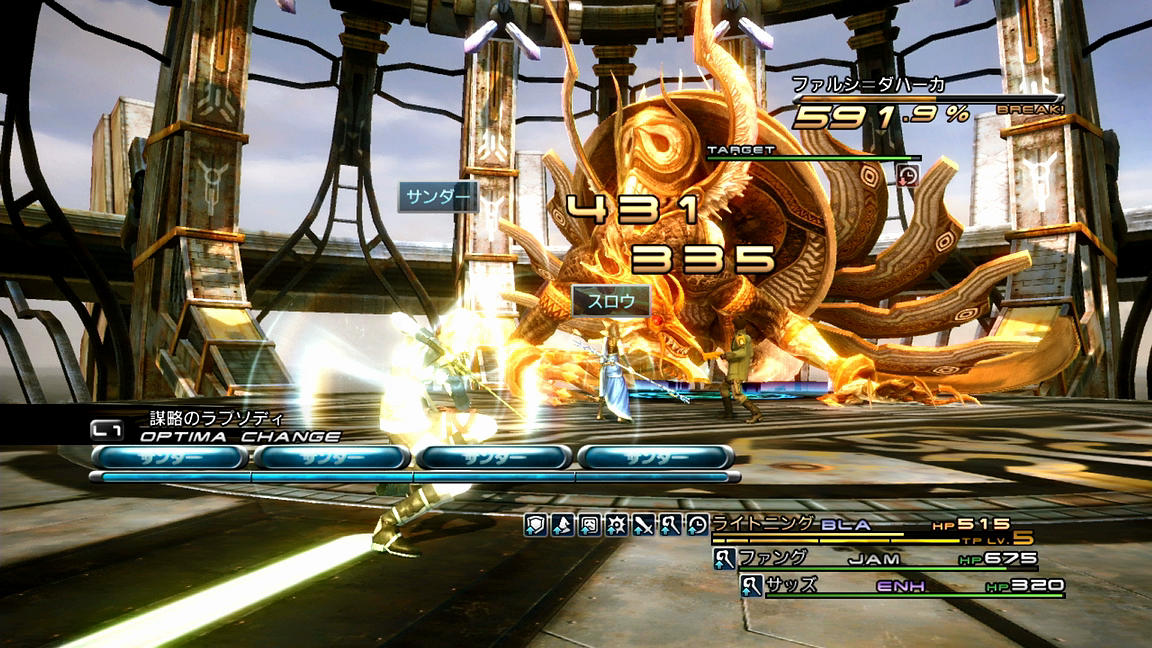
Task: Click the sunburst buff icon on Lightning
Action: point(616,524)
